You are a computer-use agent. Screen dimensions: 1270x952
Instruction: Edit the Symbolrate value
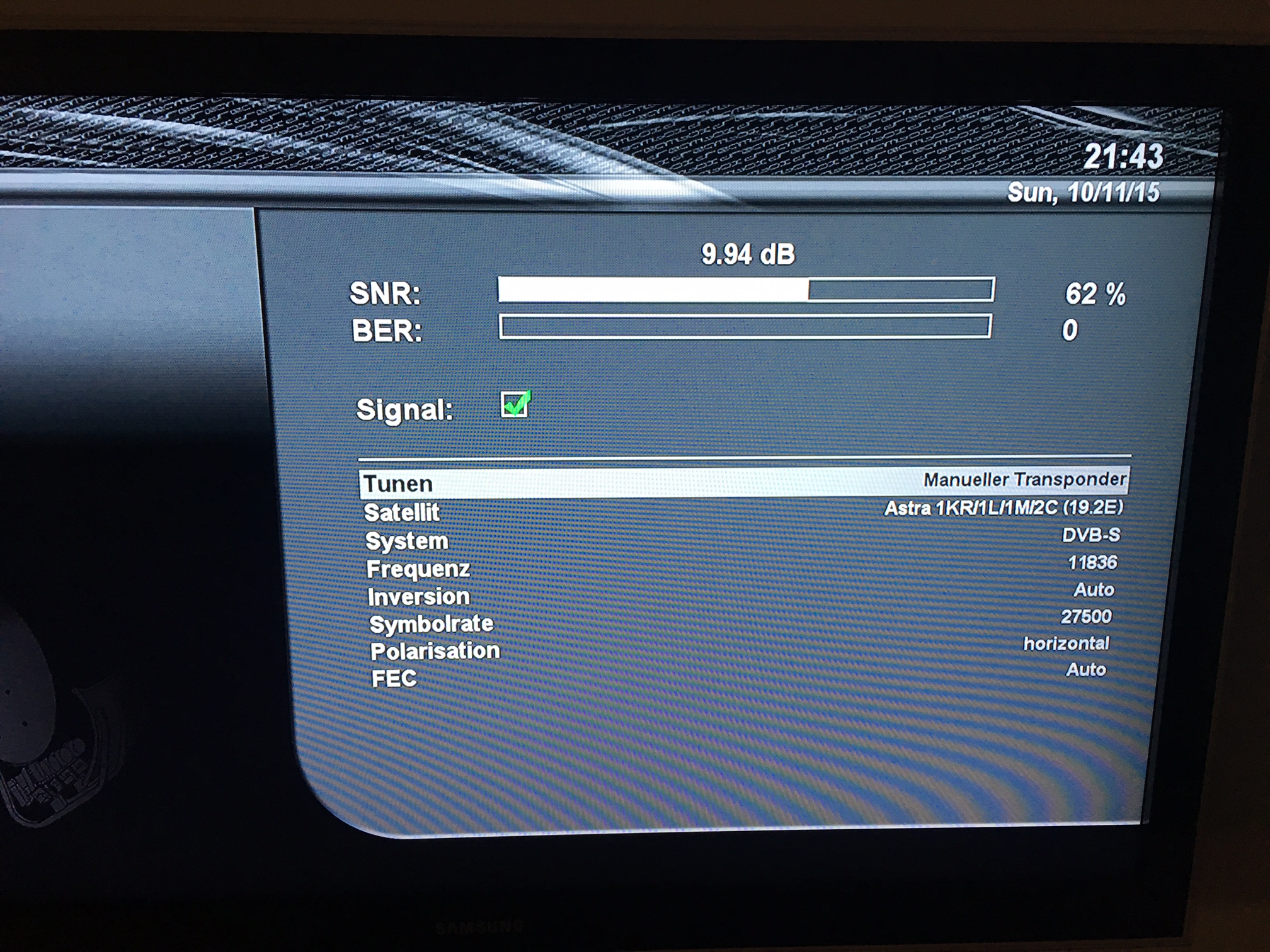(x=743, y=621)
